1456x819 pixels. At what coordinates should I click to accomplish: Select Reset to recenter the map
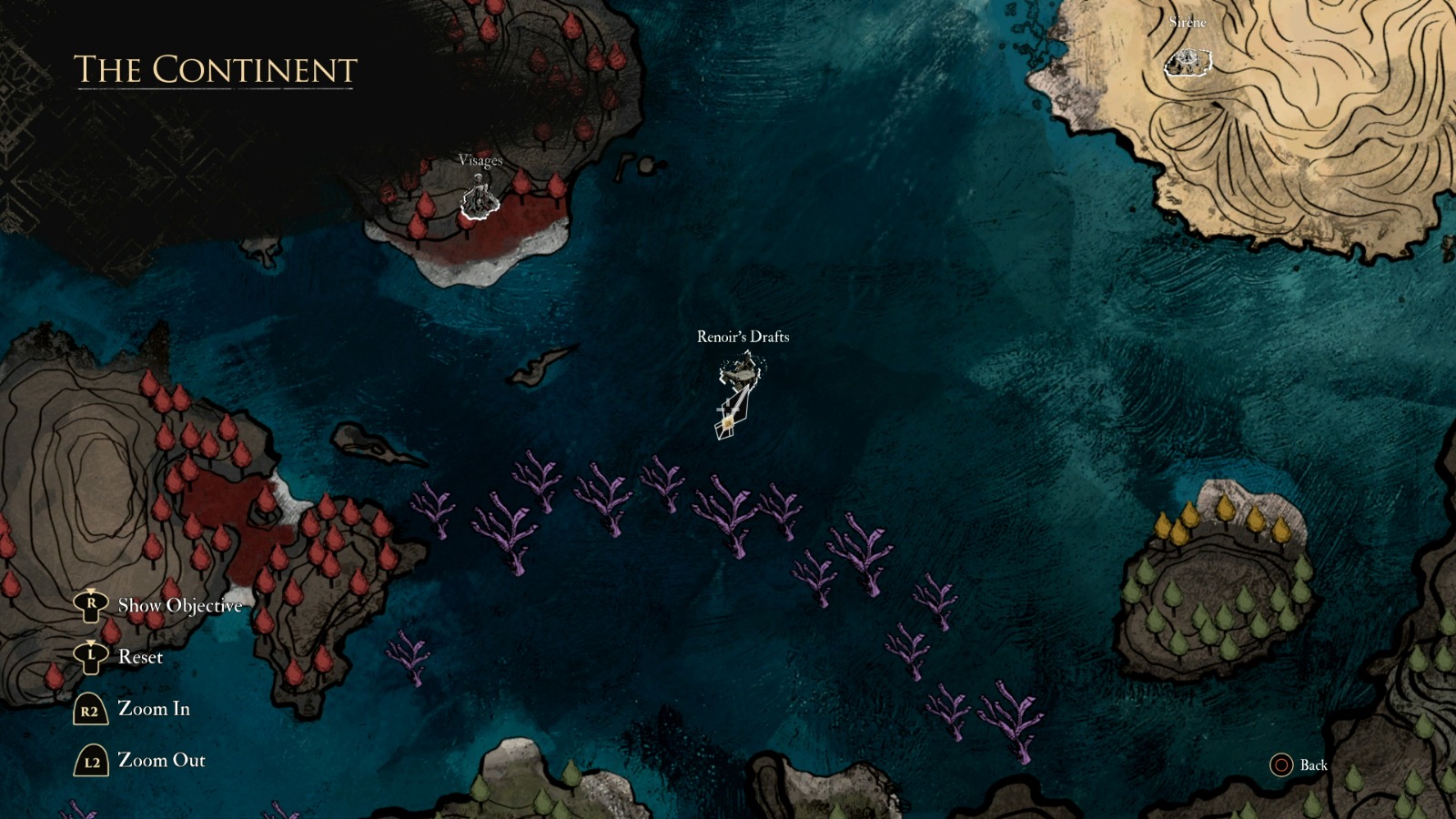(x=142, y=657)
